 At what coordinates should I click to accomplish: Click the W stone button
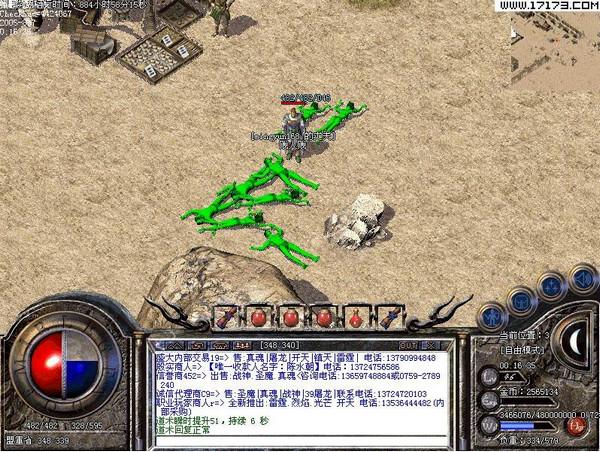tap(487, 424)
